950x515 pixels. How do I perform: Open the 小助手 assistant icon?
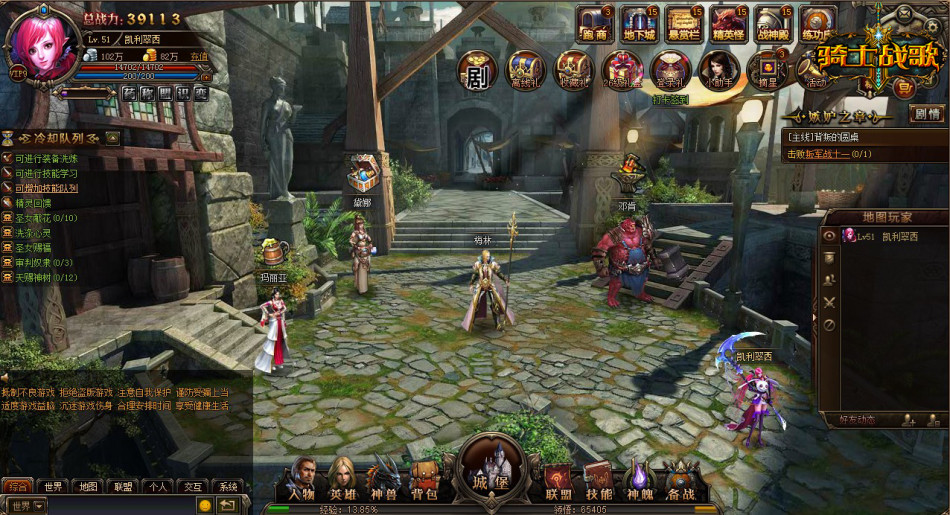[719, 72]
